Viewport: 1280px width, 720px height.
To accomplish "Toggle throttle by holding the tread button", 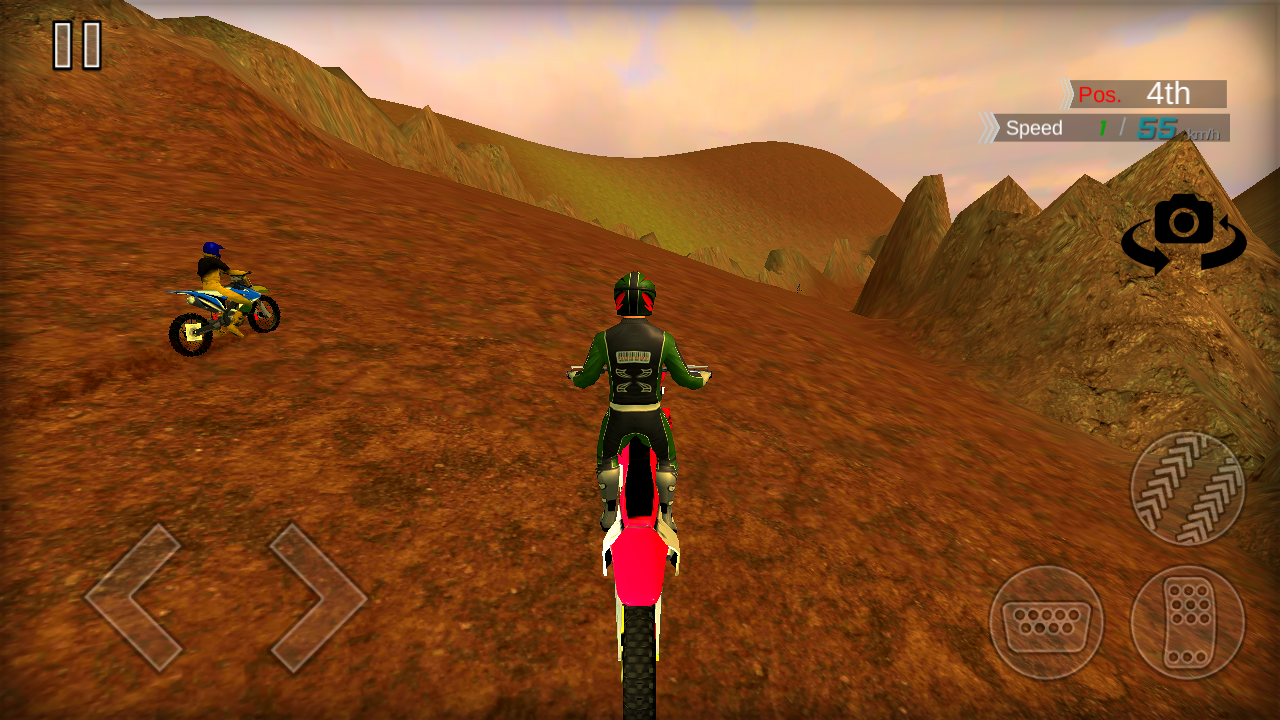I will (x=1188, y=486).
